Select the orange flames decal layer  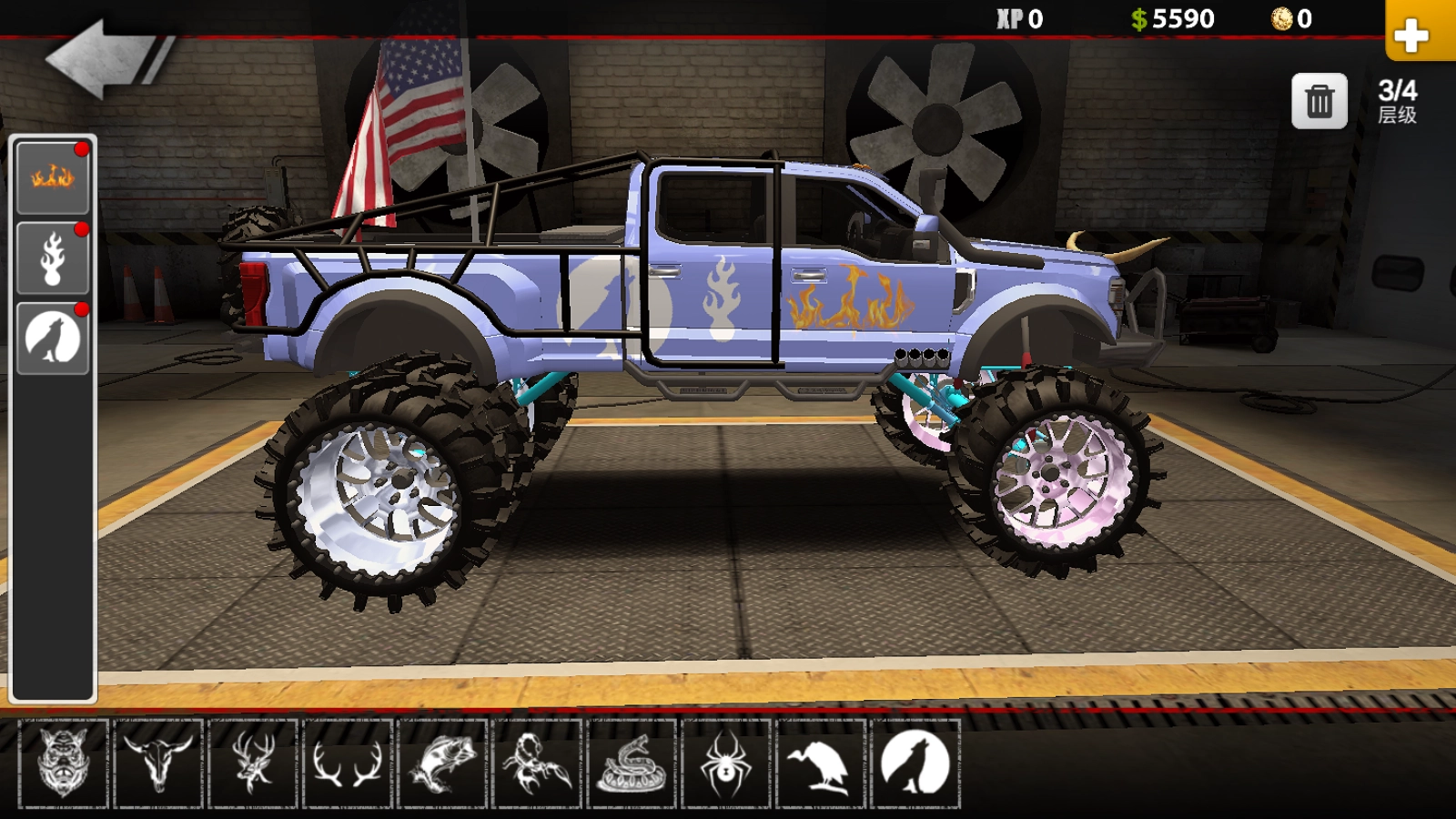(53, 177)
